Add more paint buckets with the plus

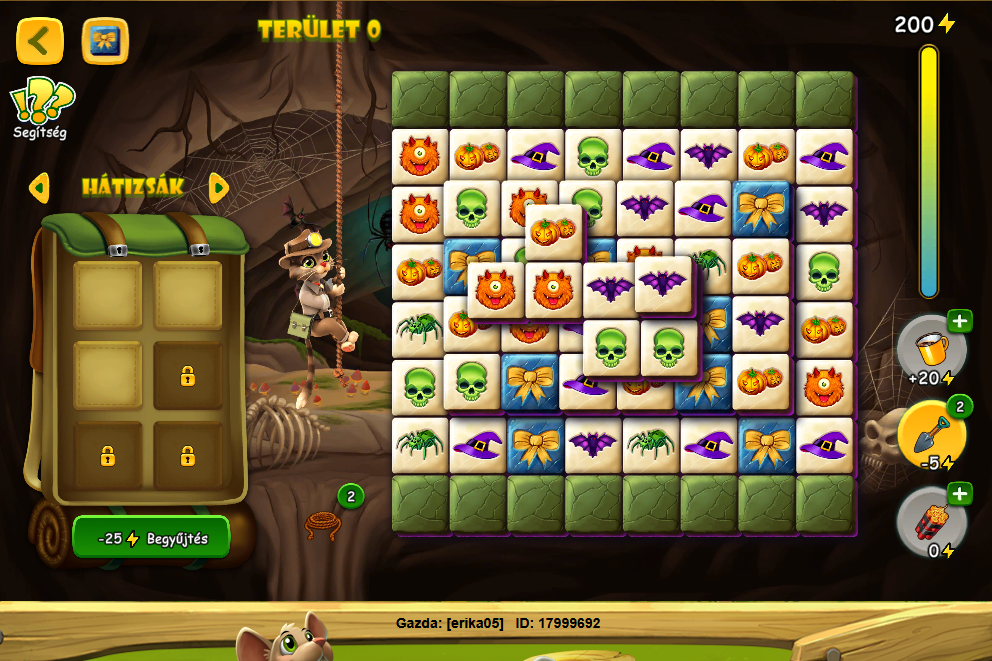(x=960, y=321)
